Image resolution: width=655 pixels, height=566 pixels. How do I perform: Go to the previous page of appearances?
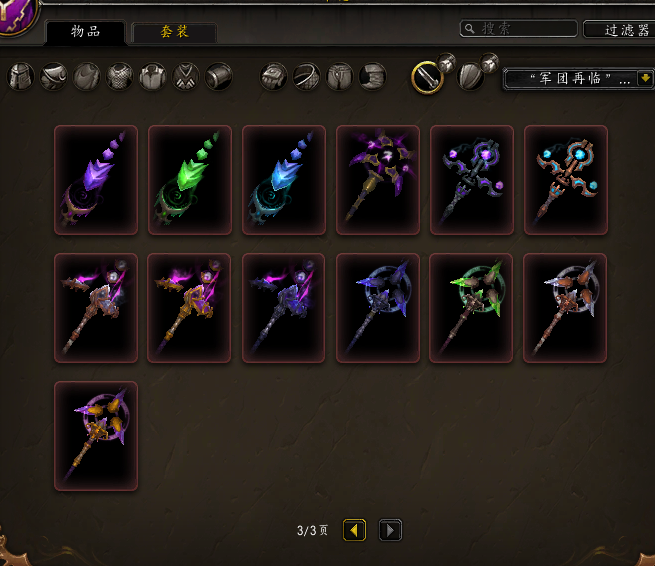point(355,530)
